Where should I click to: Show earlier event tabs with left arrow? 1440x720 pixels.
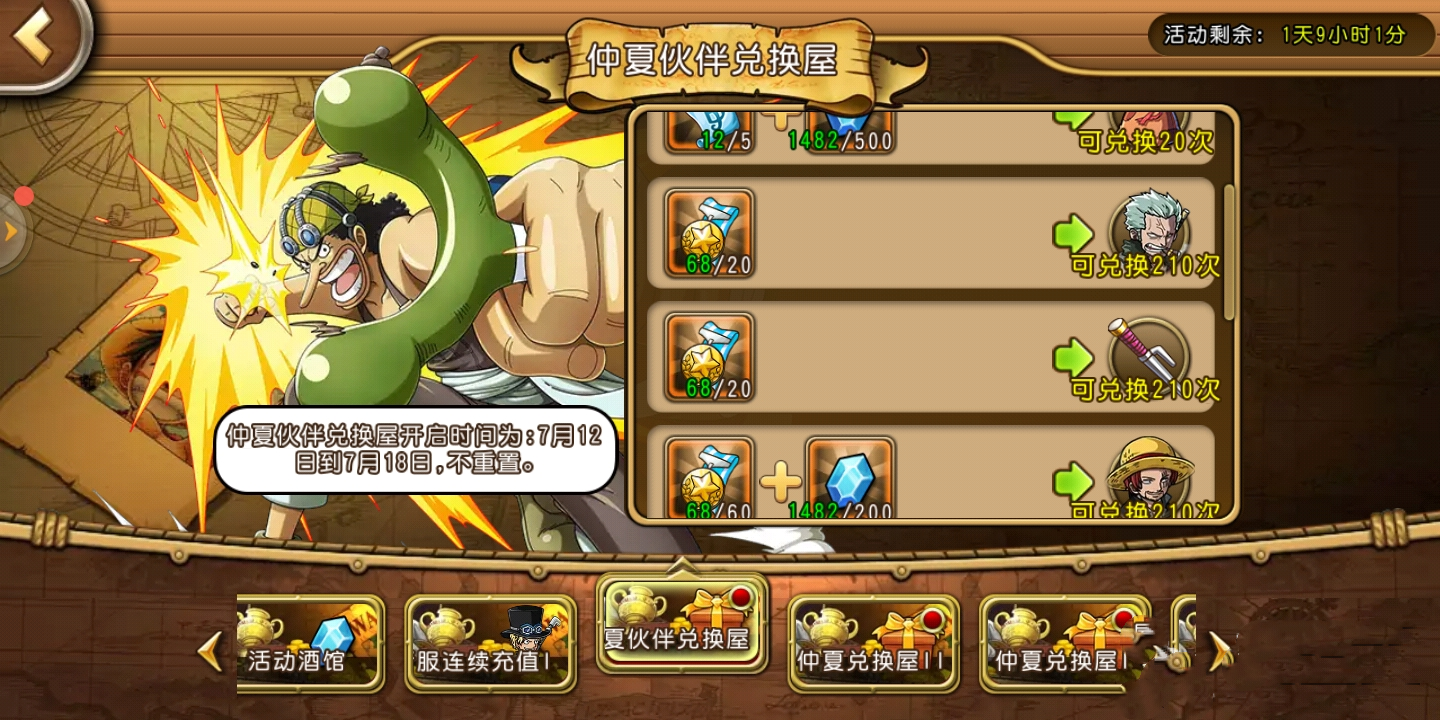pos(210,651)
